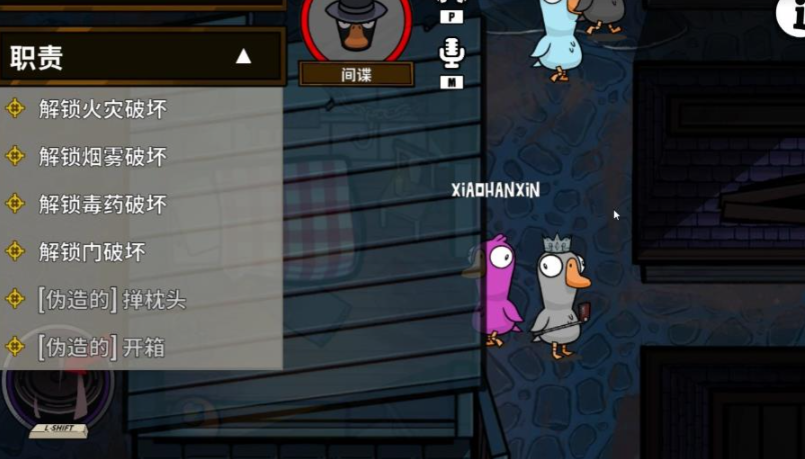Select the 解锁火灾破坏 task entry

tap(102, 109)
